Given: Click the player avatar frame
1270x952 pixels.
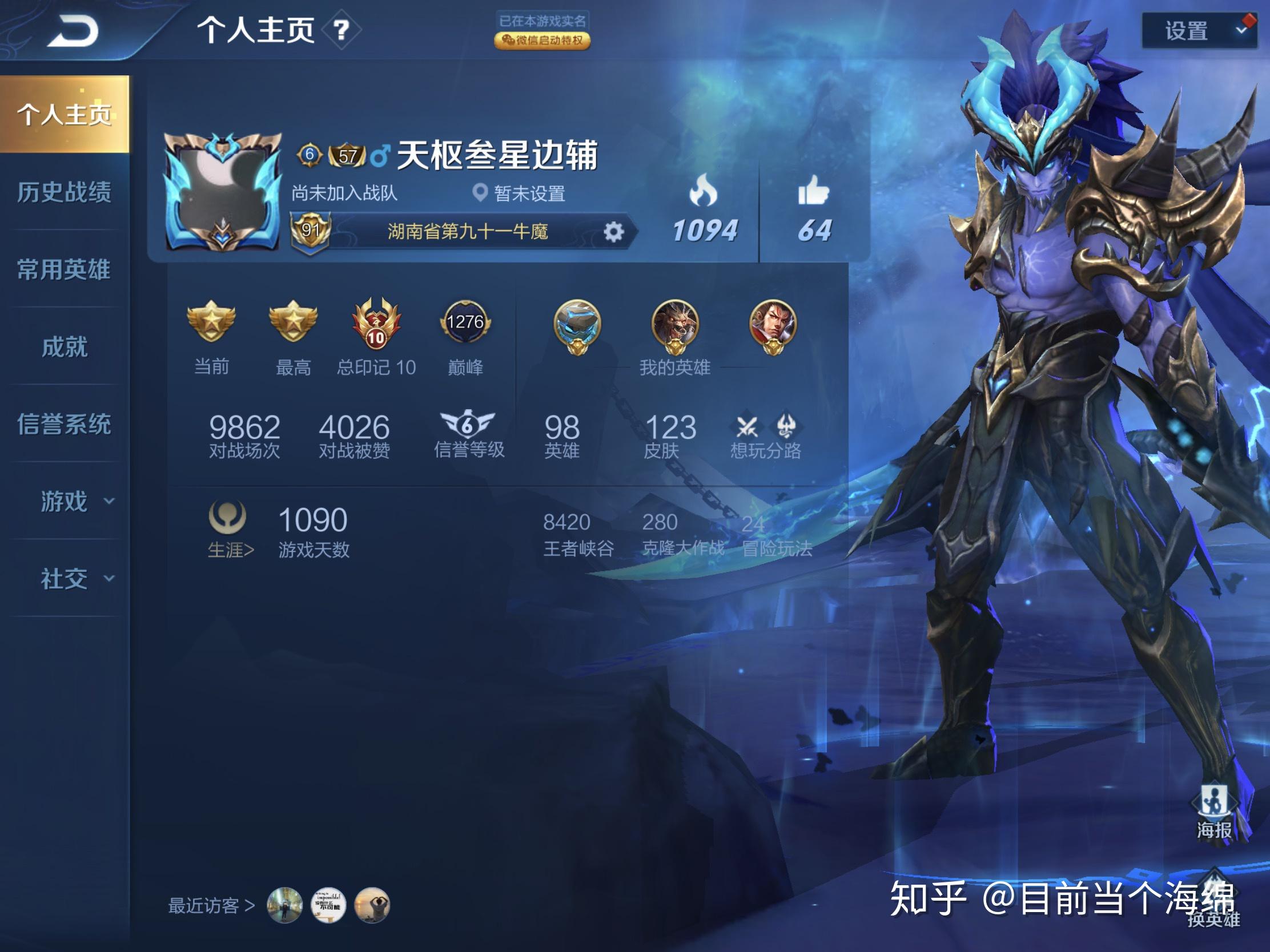Looking at the screenshot, I should click(222, 193).
